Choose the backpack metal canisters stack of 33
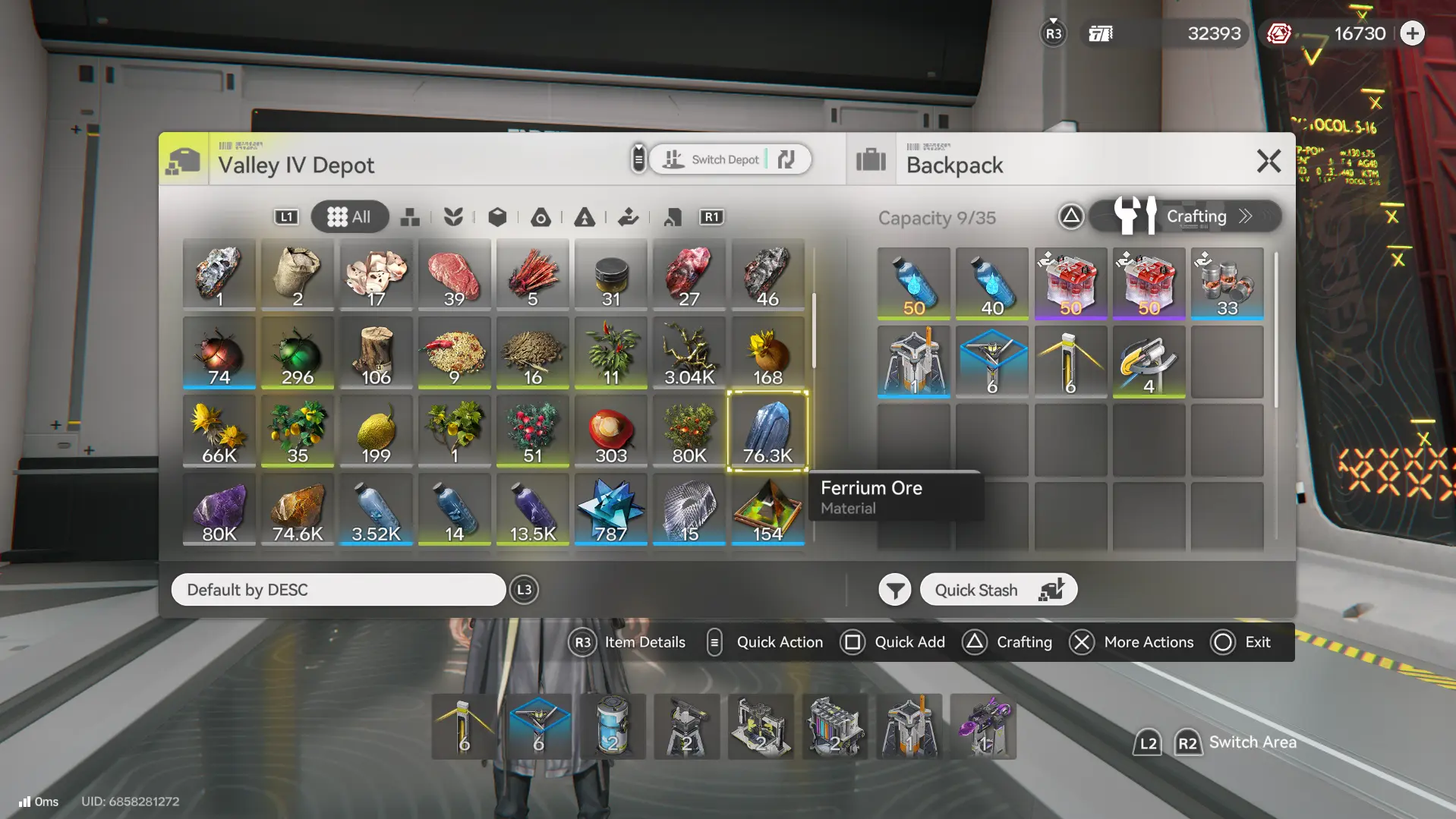The image size is (1456, 819). [1226, 284]
